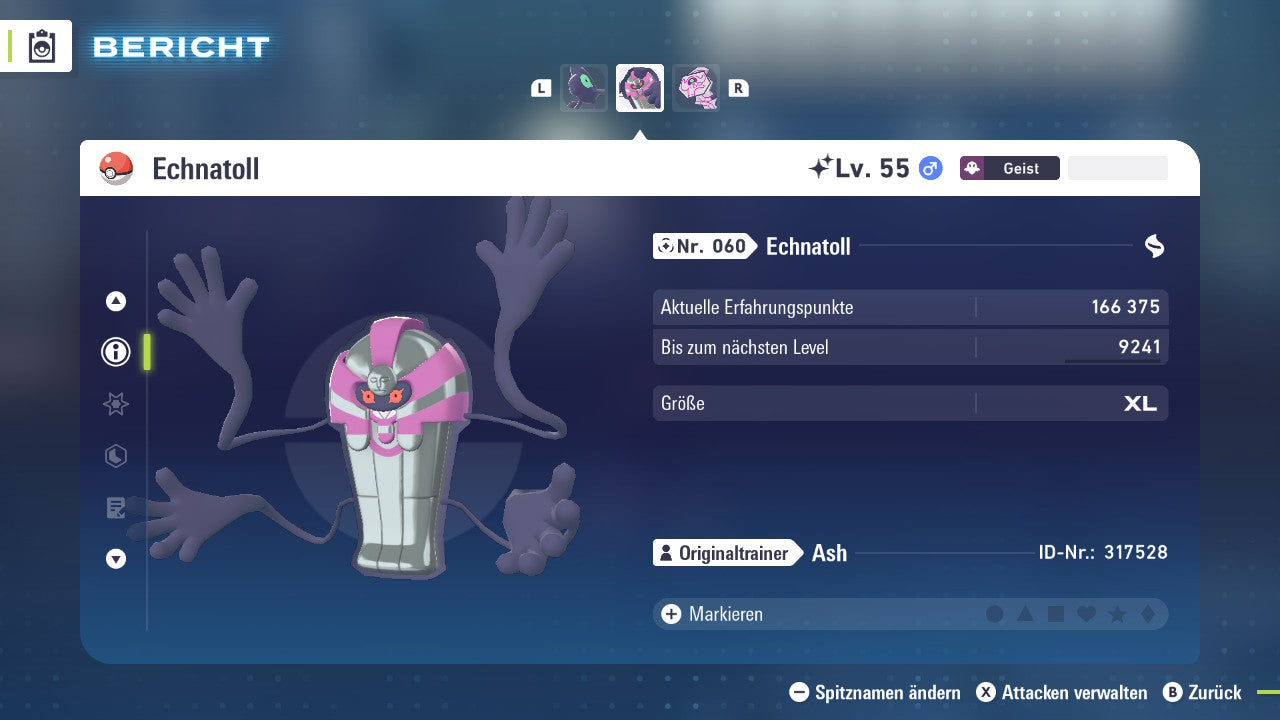Click the down arrow page button
This screenshot has height=720, width=1280.
(116, 559)
